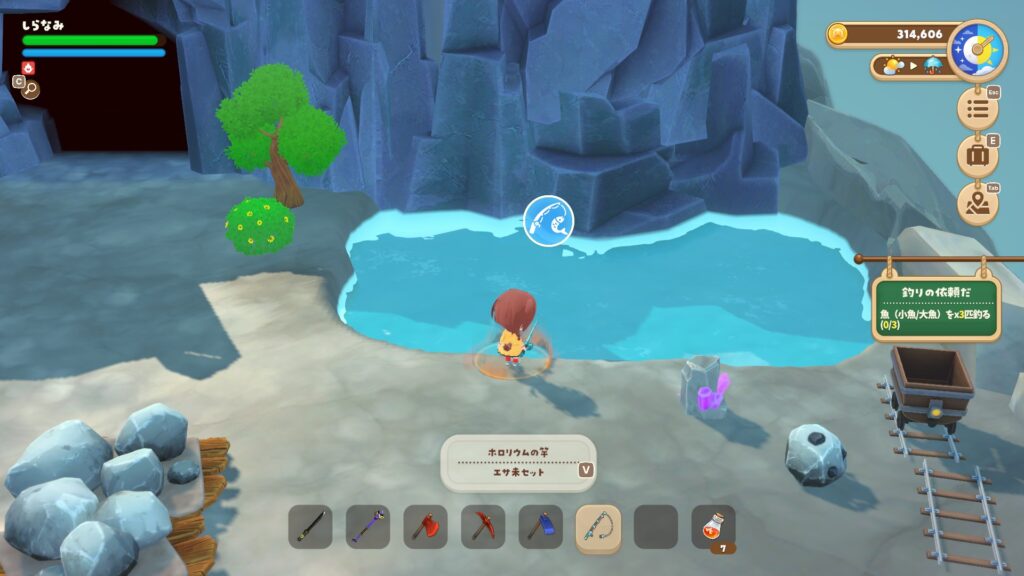
Task: Click the gold coin currency icon
Action: tap(839, 35)
